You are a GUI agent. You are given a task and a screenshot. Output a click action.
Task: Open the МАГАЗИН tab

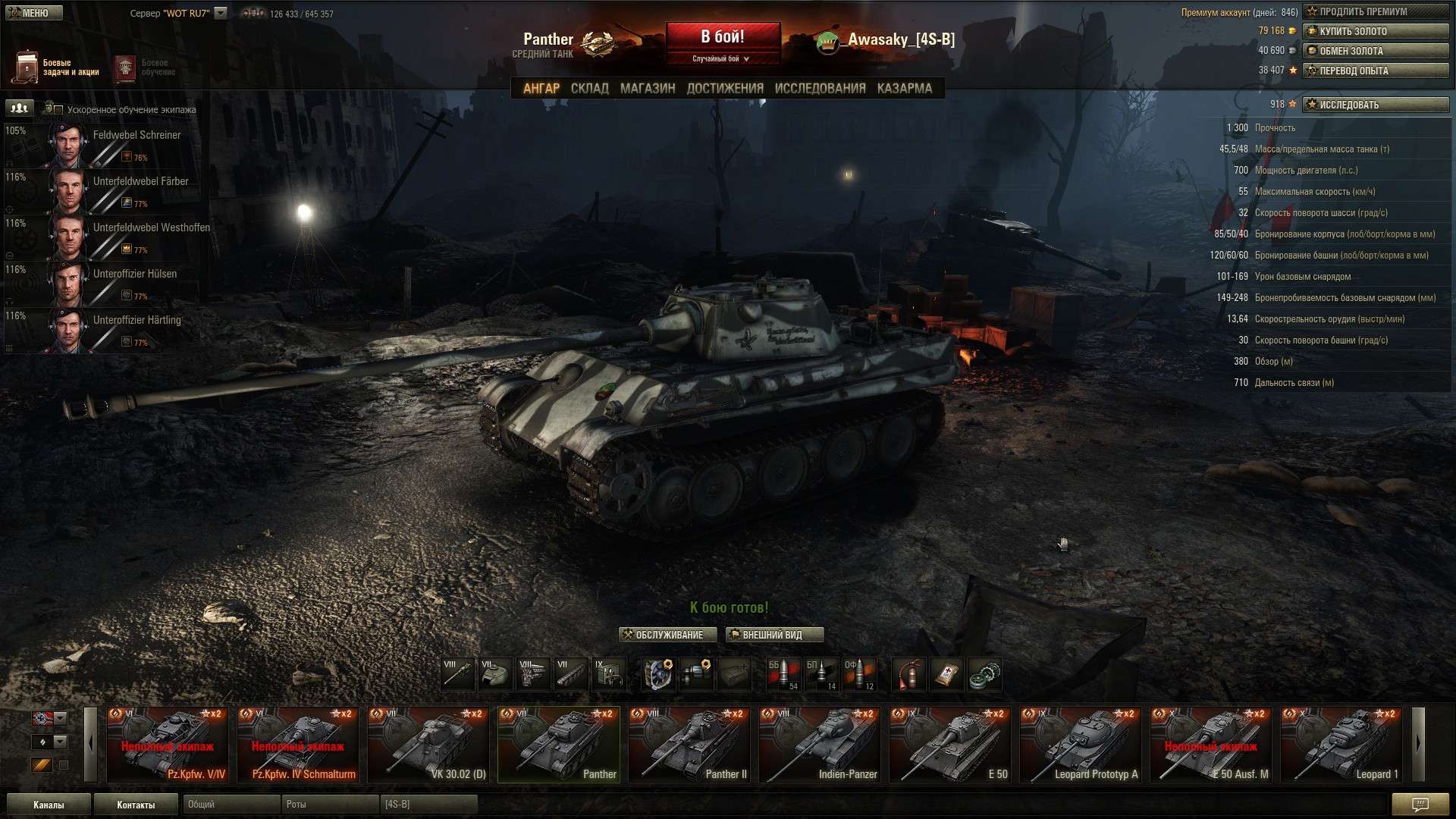tap(648, 88)
